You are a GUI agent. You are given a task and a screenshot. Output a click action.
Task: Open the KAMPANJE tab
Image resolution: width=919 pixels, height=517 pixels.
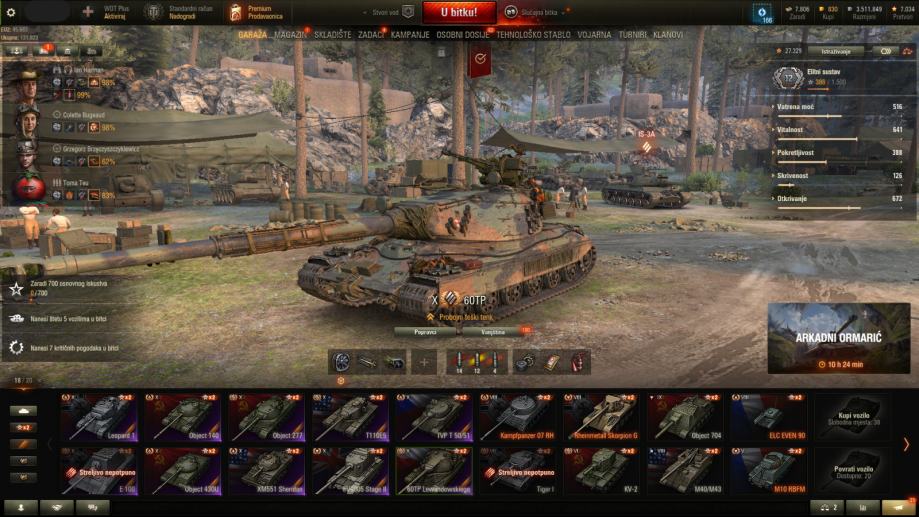(410, 34)
